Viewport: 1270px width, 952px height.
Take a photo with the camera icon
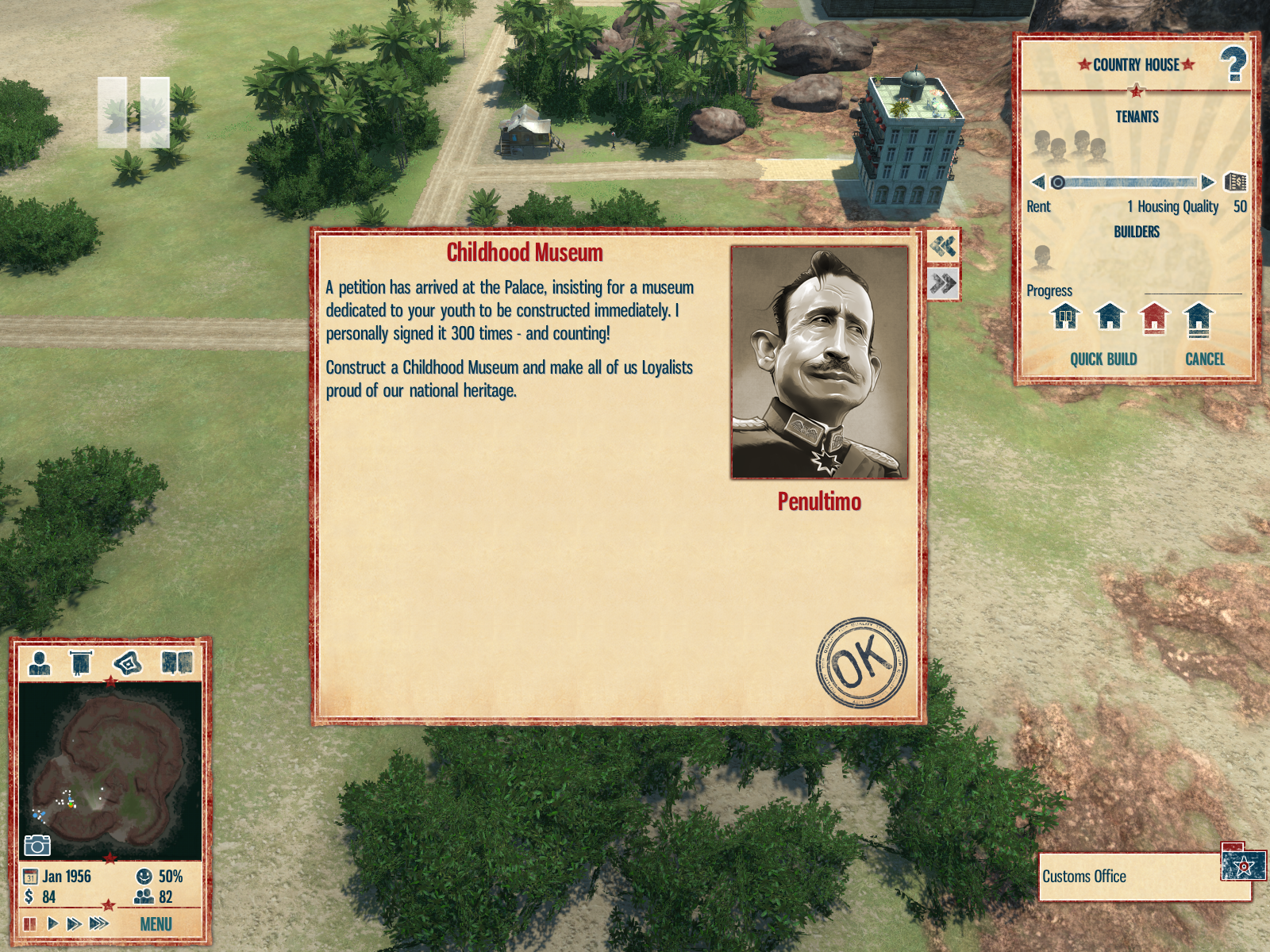pos(37,846)
